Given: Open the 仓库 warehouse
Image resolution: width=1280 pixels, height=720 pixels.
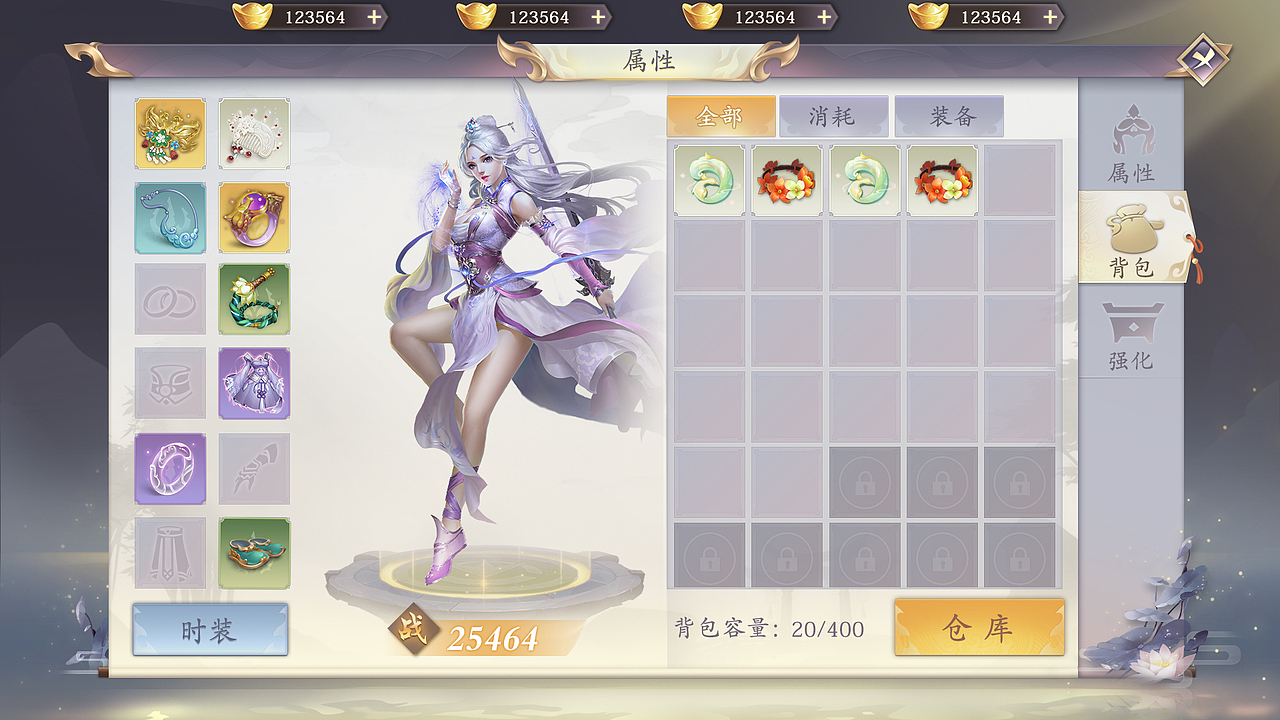Looking at the screenshot, I should pyautogui.click(x=979, y=629).
